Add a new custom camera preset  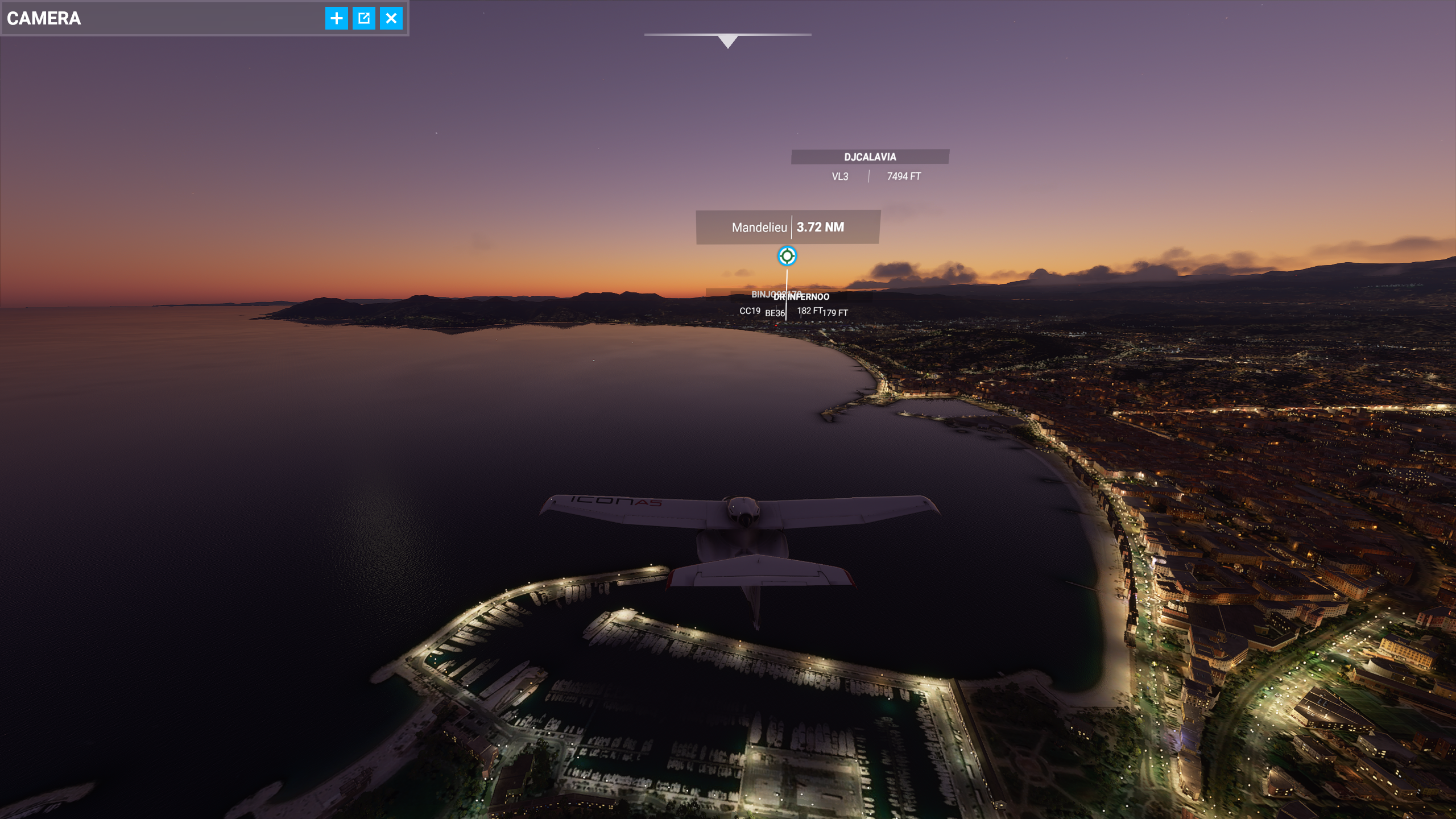(336, 18)
